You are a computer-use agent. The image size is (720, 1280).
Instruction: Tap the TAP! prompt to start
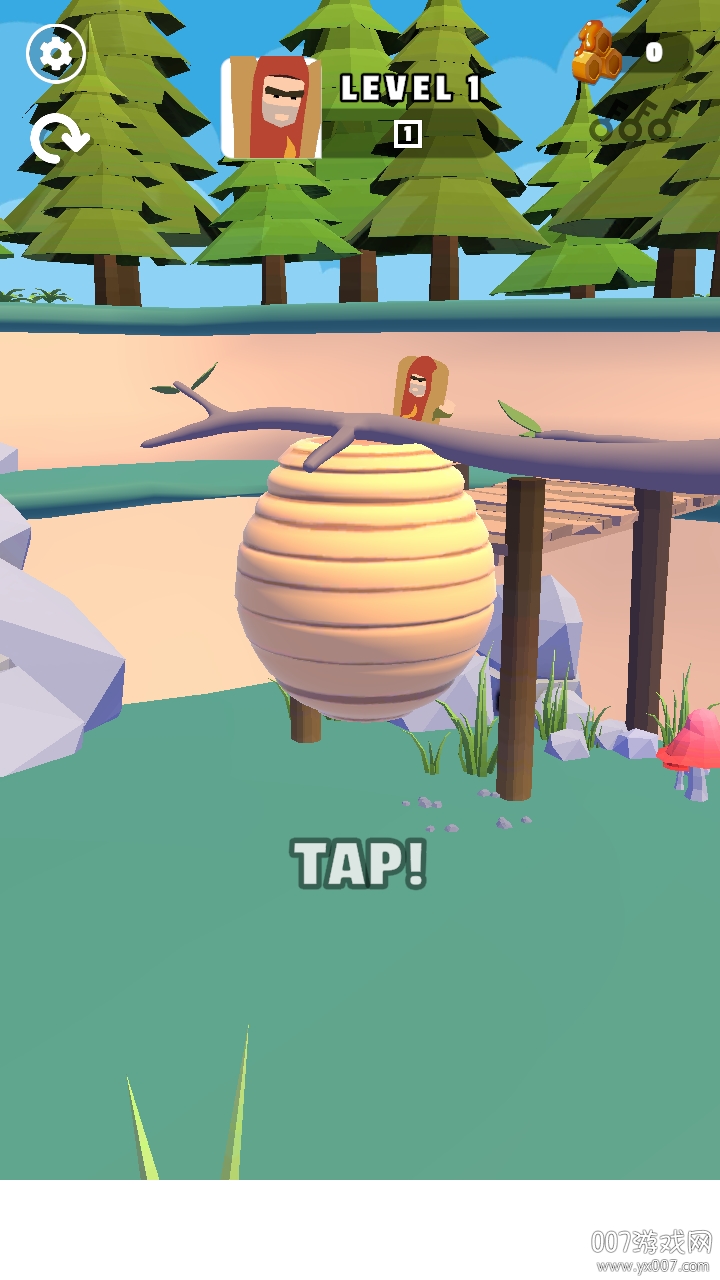click(360, 864)
